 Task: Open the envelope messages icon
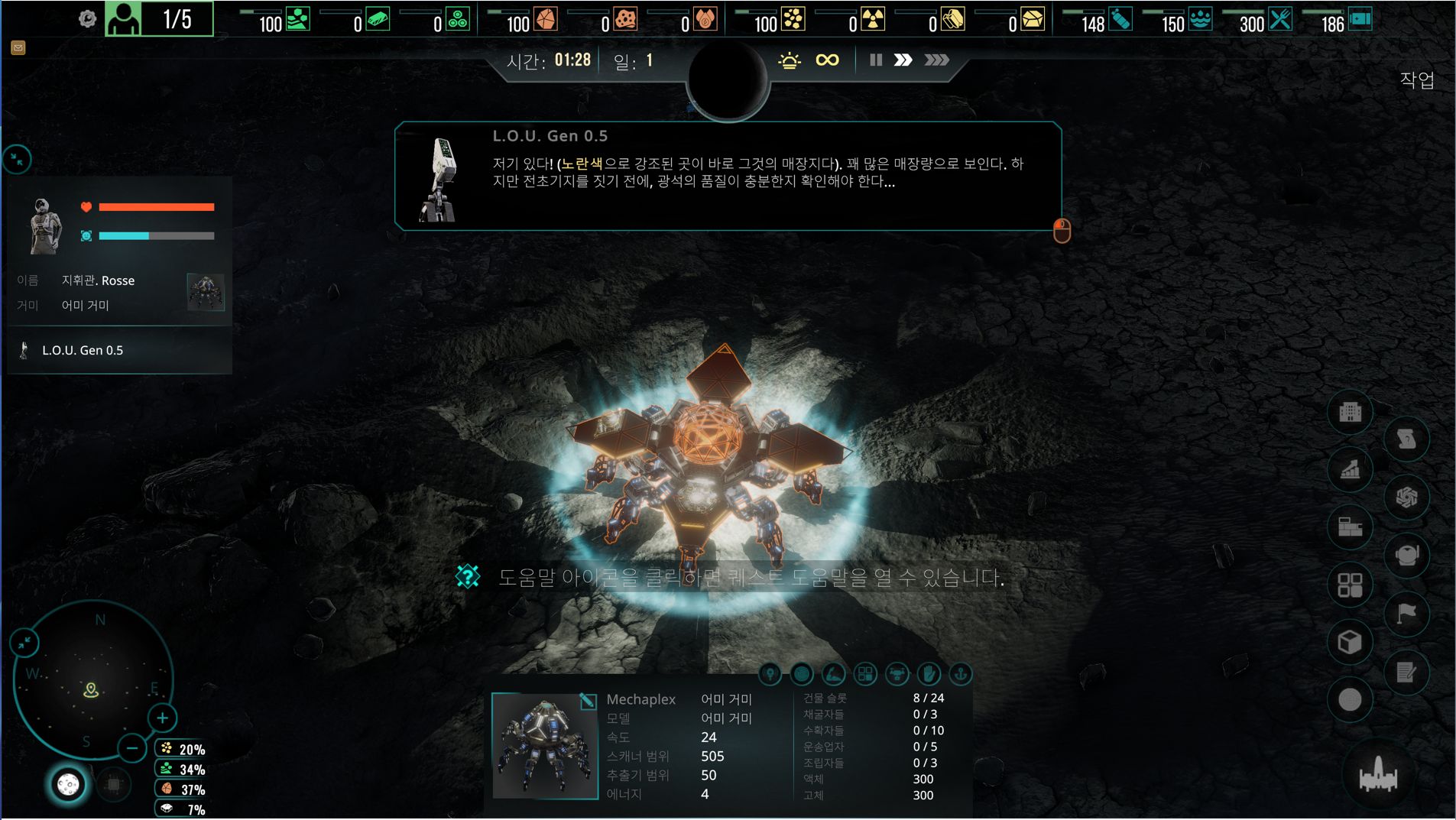18,48
